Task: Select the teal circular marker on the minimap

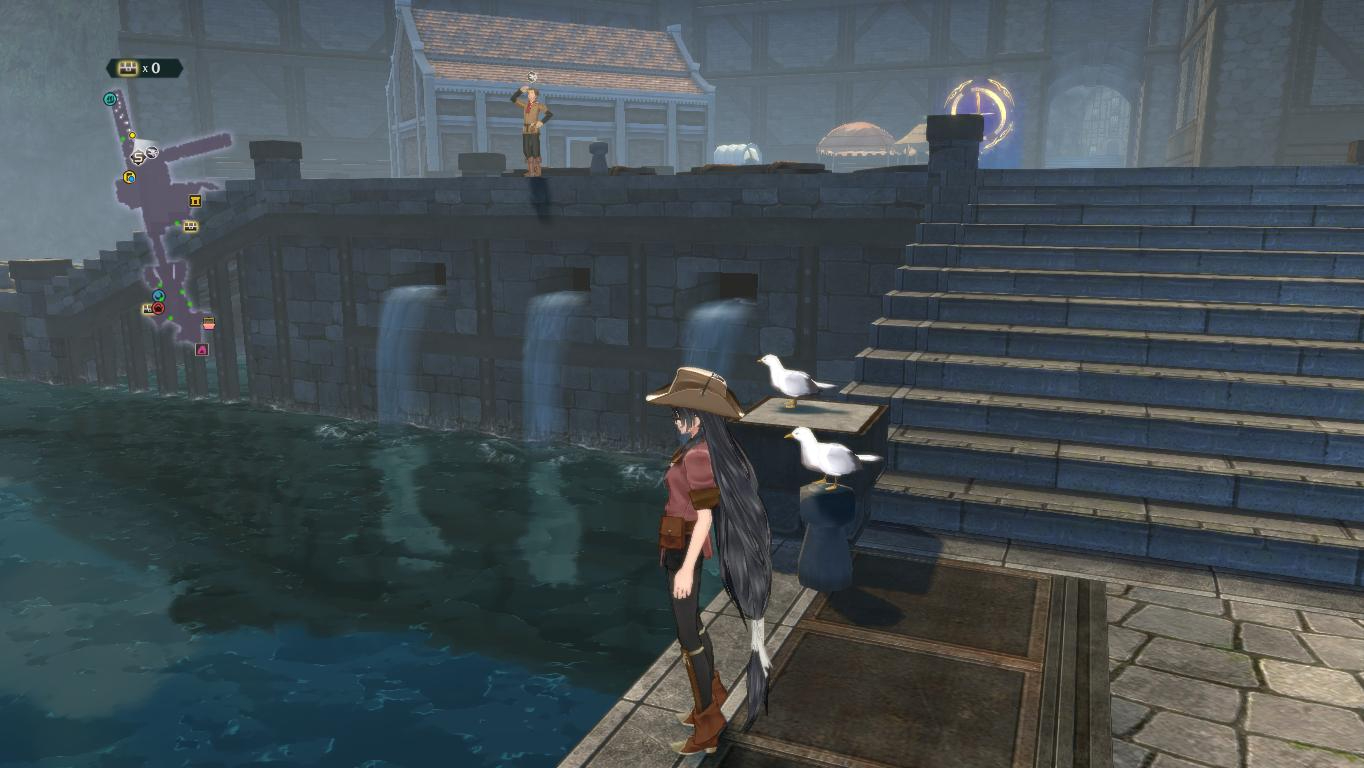Action: coord(110,99)
